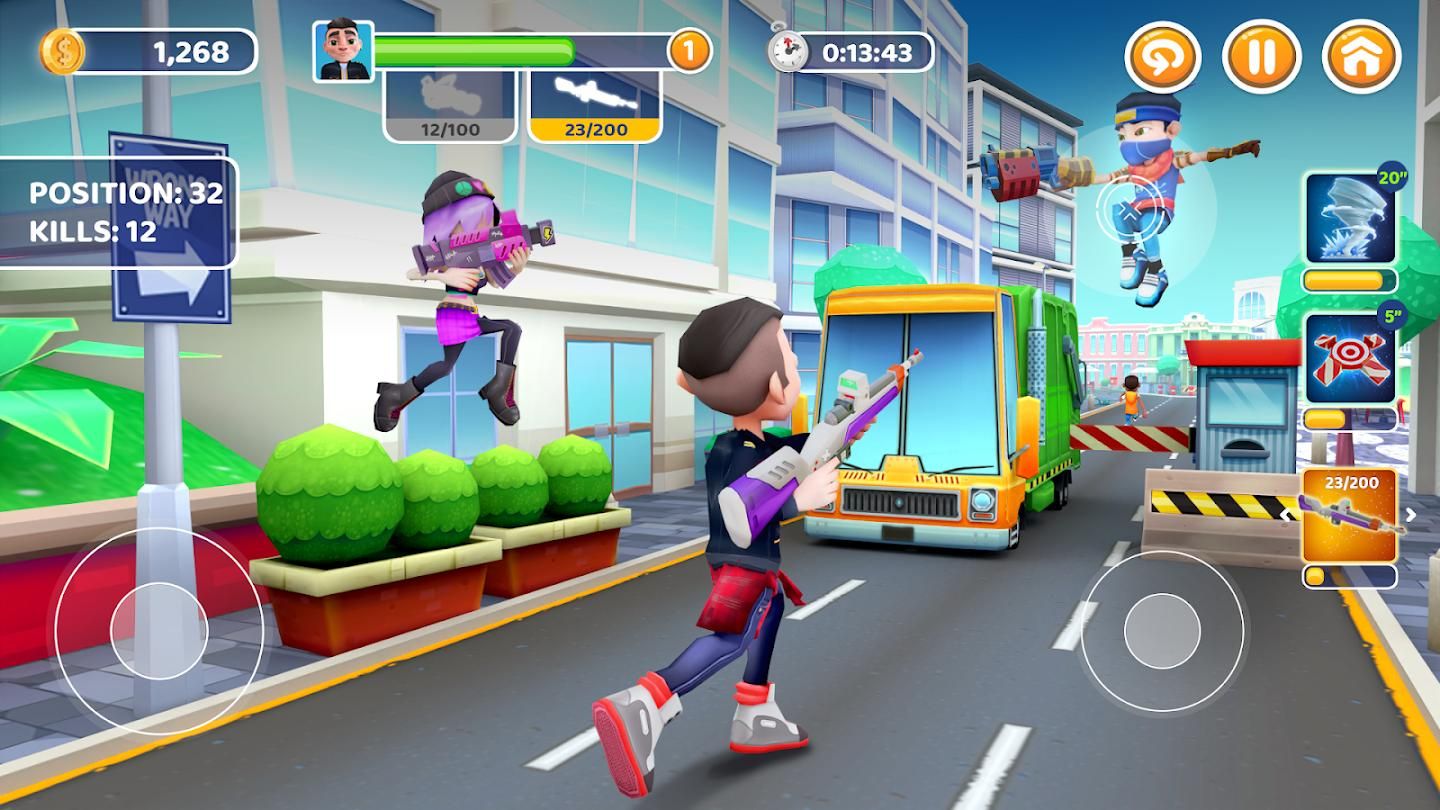Switch to the previous weapon arrow
The image size is (1440, 810).
[x=1286, y=515]
